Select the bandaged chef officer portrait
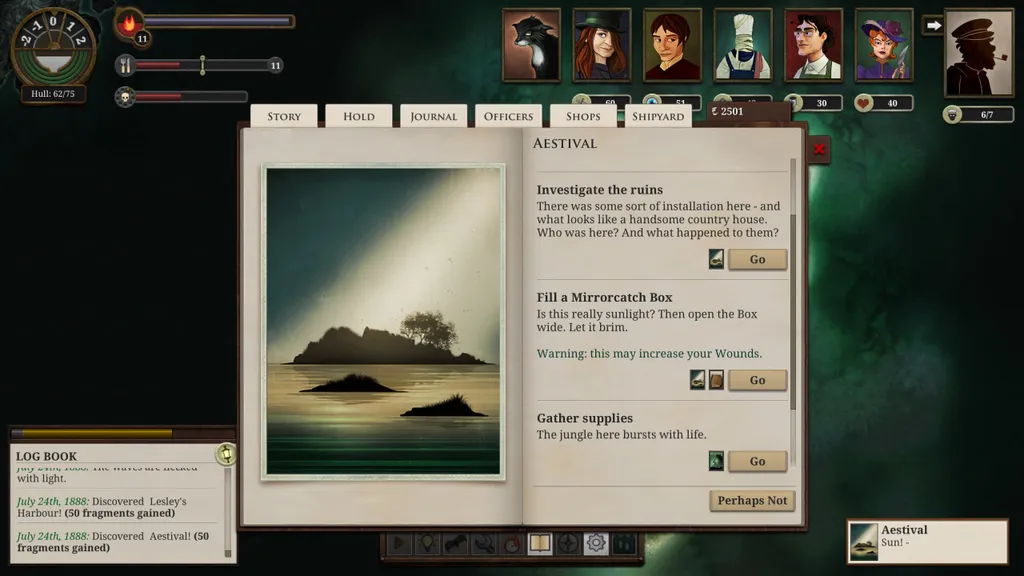The width and height of the screenshot is (1024, 576). click(743, 45)
